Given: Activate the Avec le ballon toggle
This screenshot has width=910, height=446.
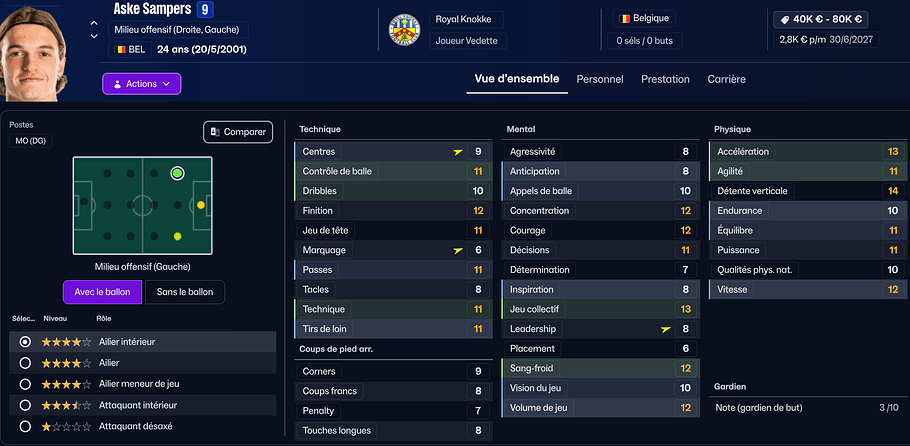Looking at the screenshot, I should (x=101, y=292).
